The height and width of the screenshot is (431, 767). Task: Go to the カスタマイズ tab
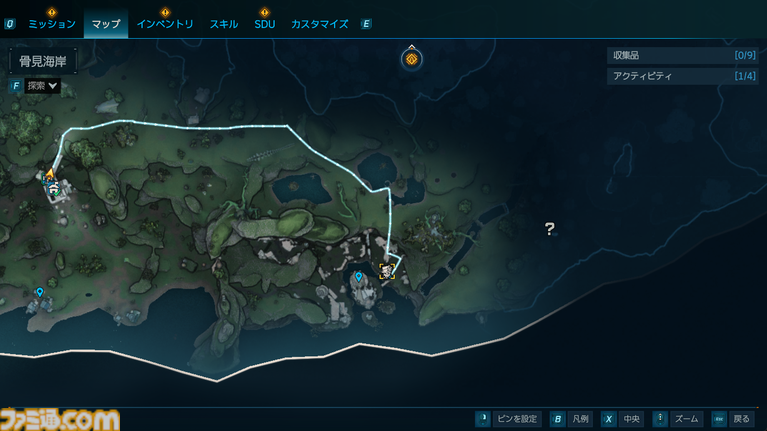point(319,23)
